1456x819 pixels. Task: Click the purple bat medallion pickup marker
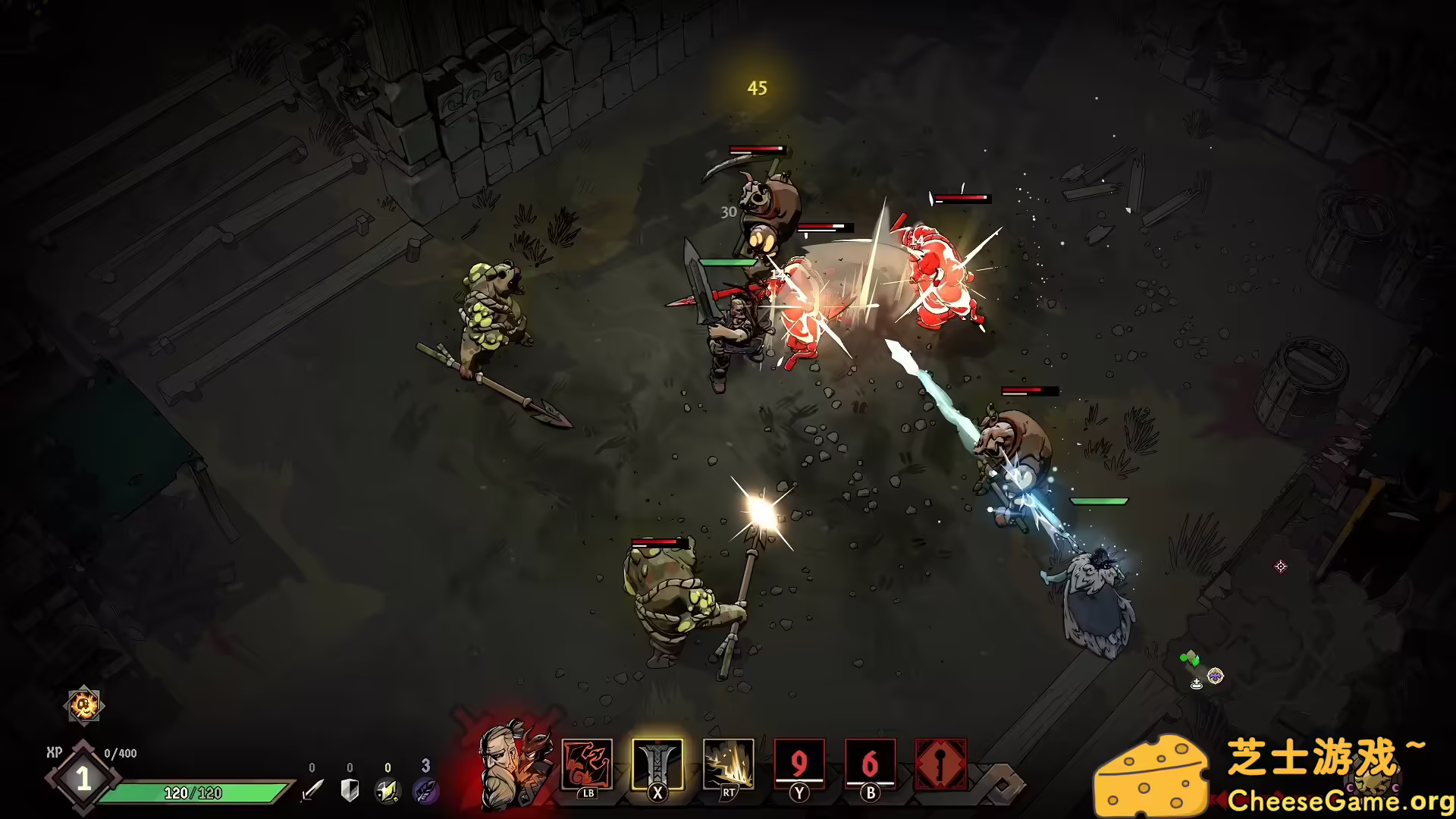pos(1216,676)
